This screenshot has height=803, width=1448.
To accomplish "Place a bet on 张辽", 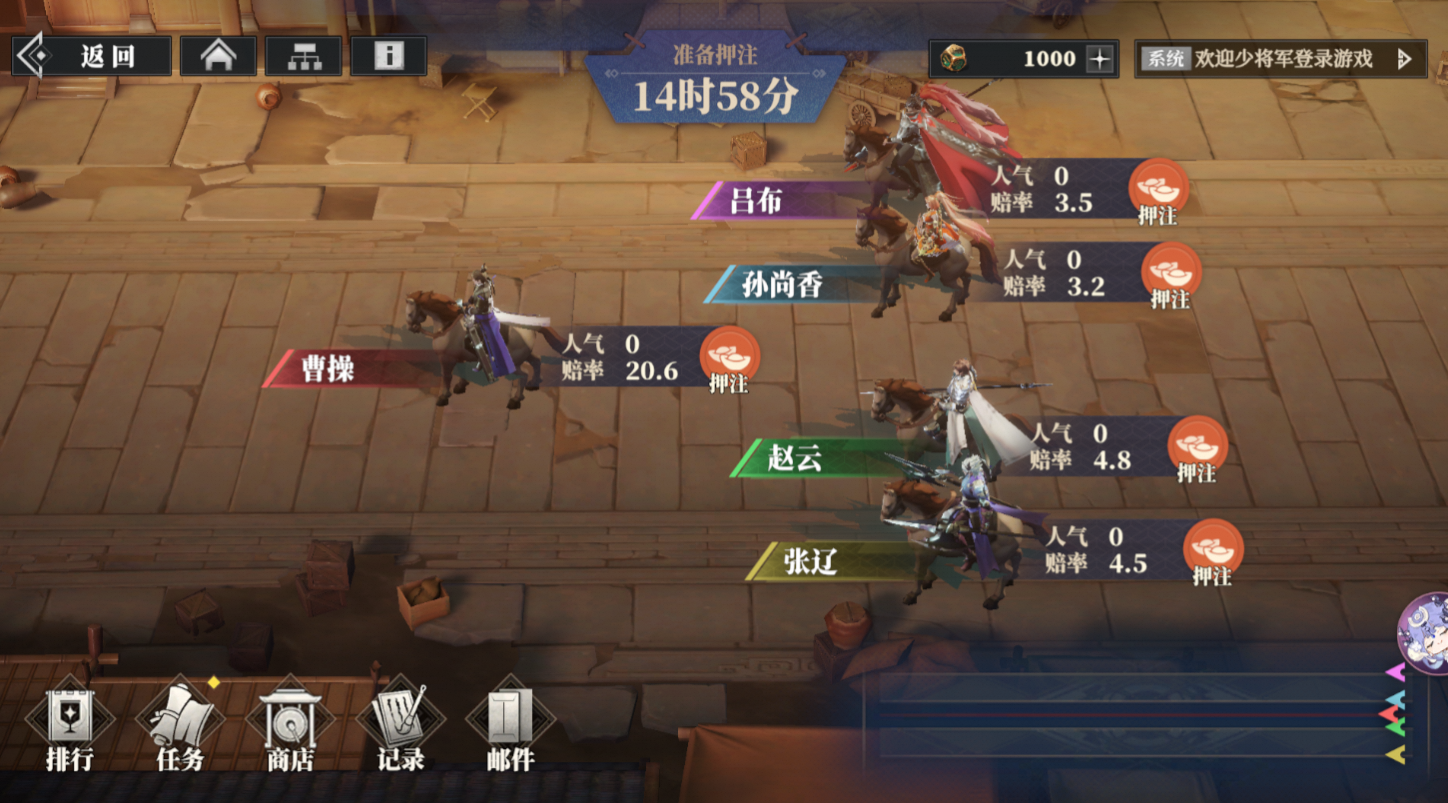I will (1212, 551).
